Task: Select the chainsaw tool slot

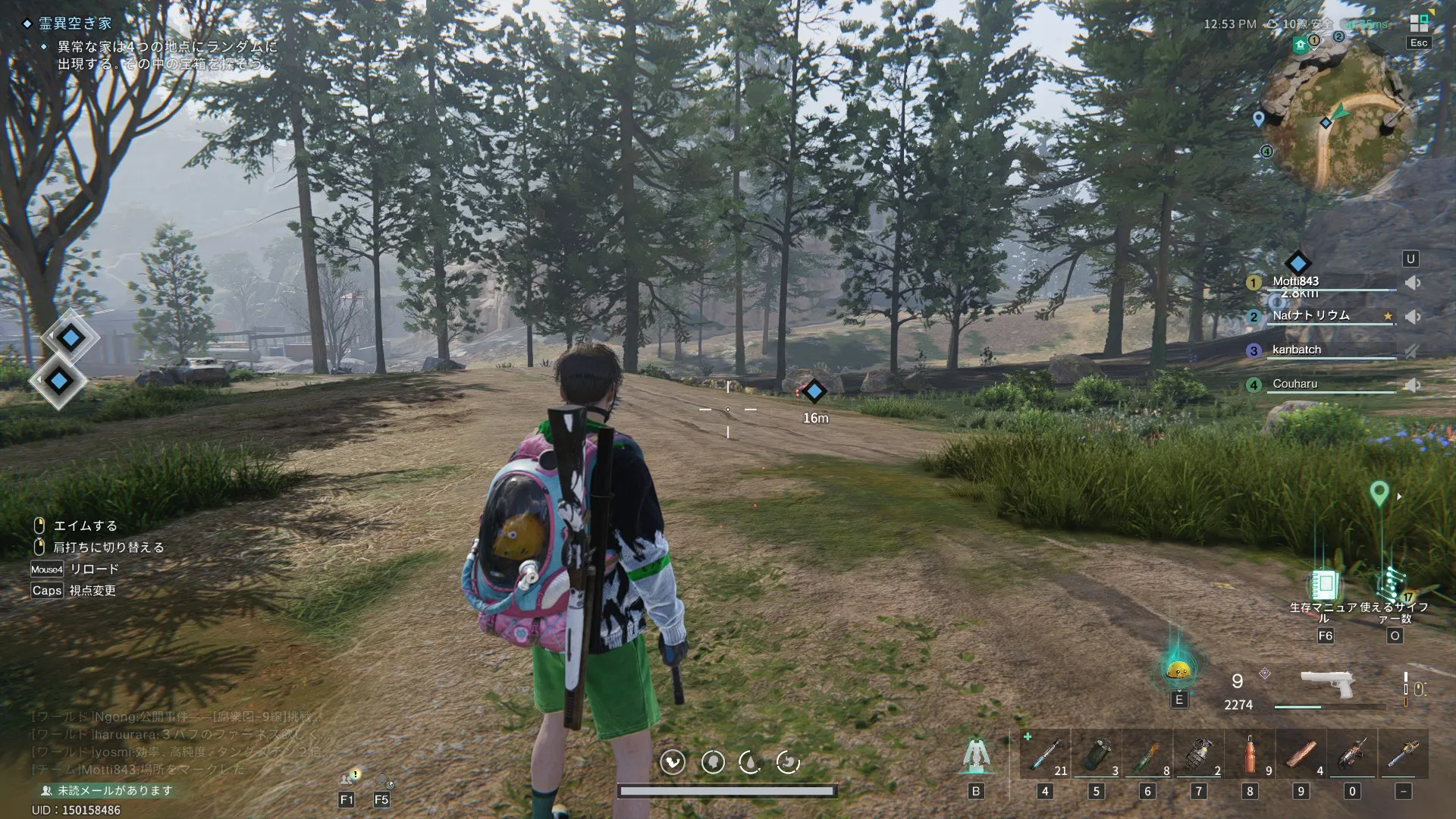Action: 1352,755
